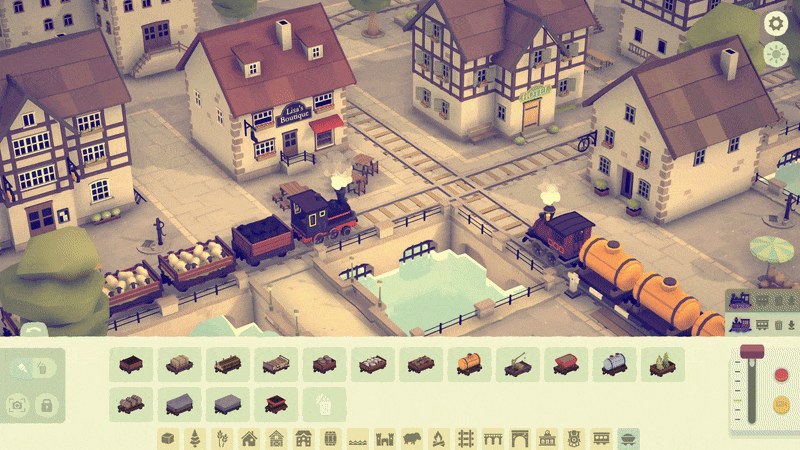Open the camera screenshot mode

click(x=17, y=404)
